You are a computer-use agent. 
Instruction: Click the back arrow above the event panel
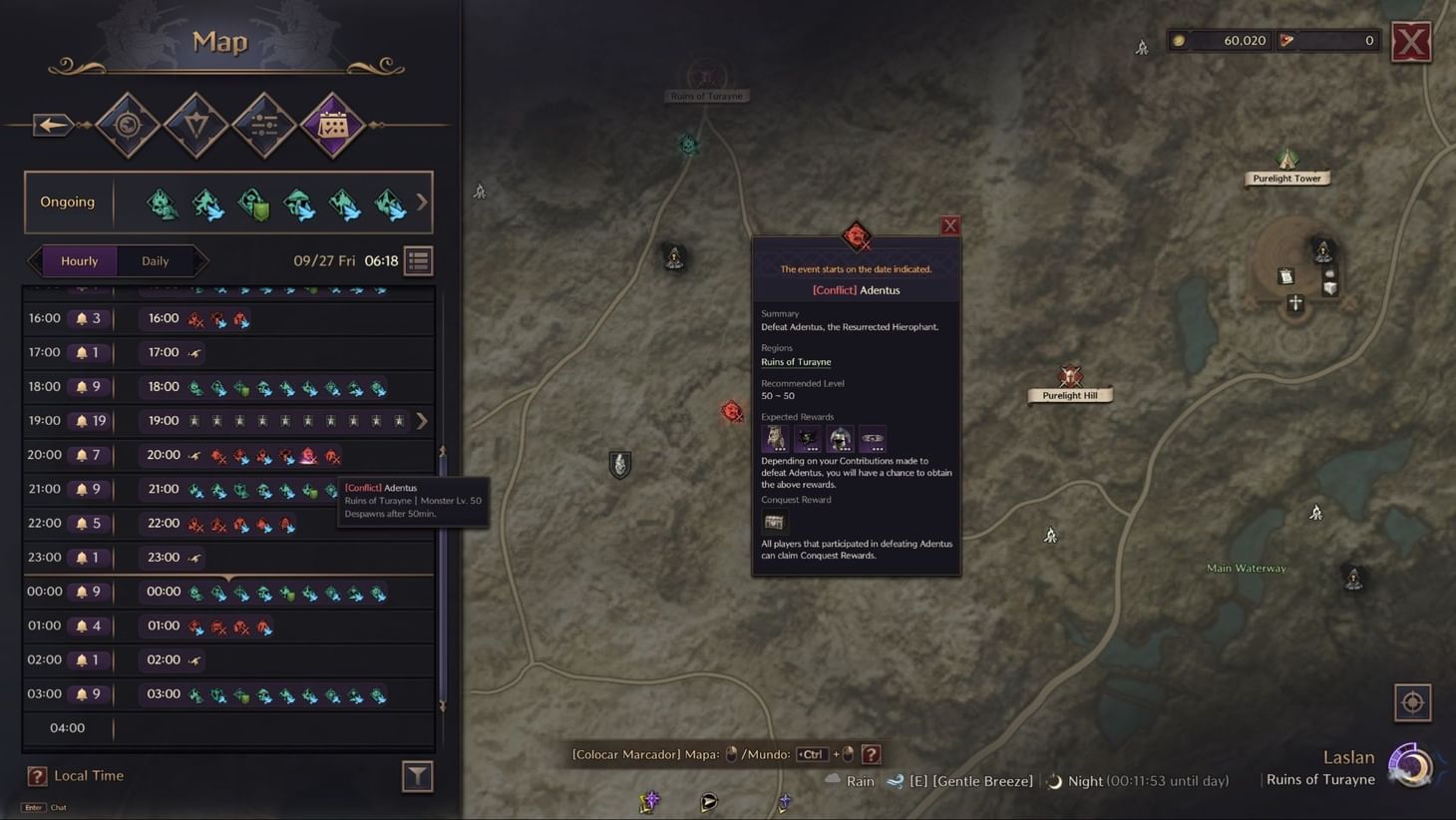click(x=52, y=124)
